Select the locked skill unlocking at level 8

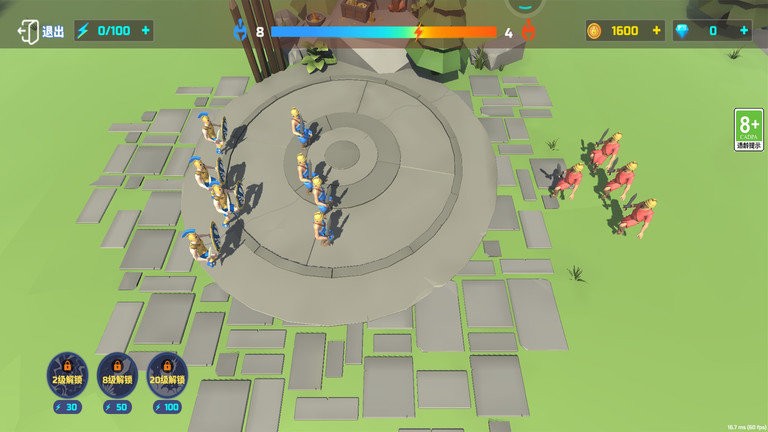tap(117, 374)
